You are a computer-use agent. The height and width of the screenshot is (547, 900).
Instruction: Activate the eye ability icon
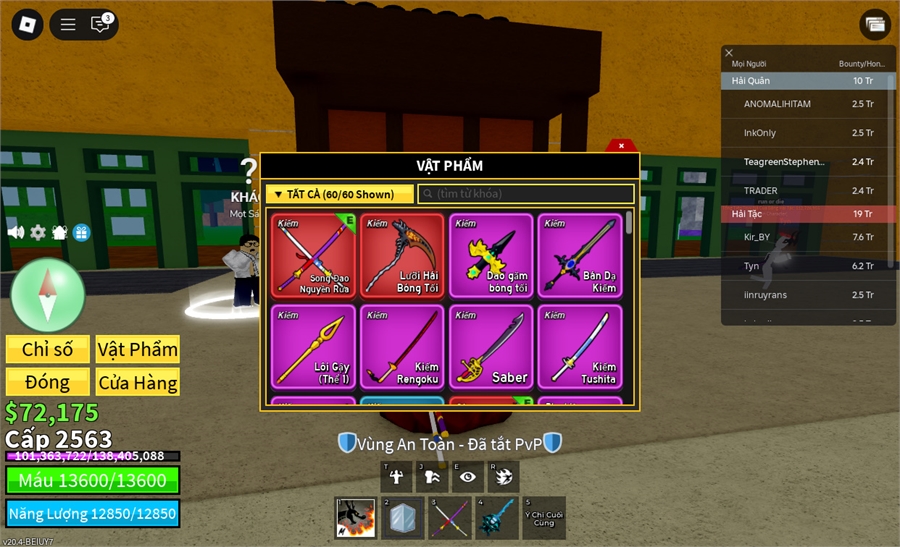click(x=467, y=477)
